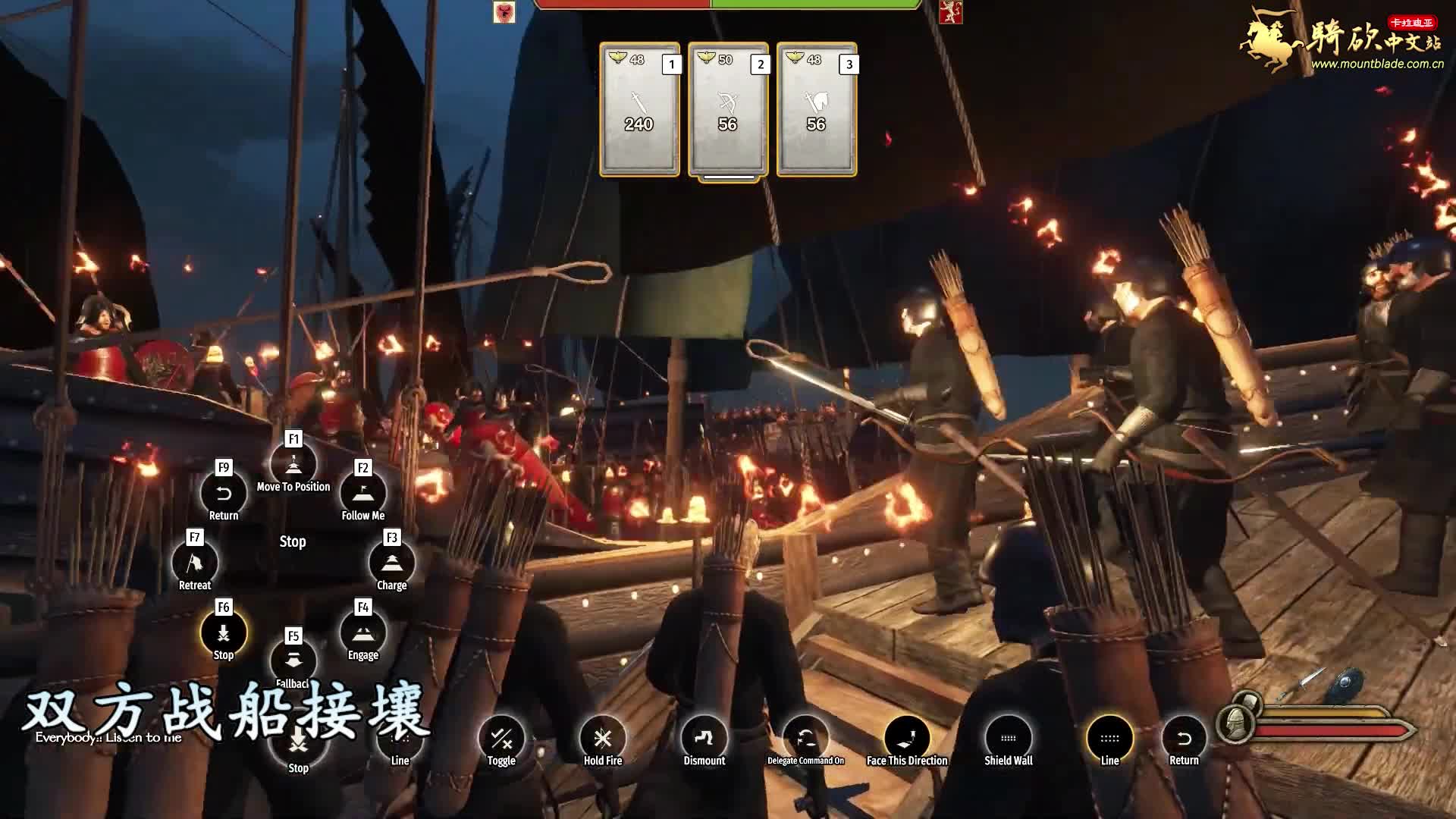This screenshot has height=819, width=1456.
Task: Select the infantry troop card with 240
Action: pyautogui.click(x=639, y=110)
